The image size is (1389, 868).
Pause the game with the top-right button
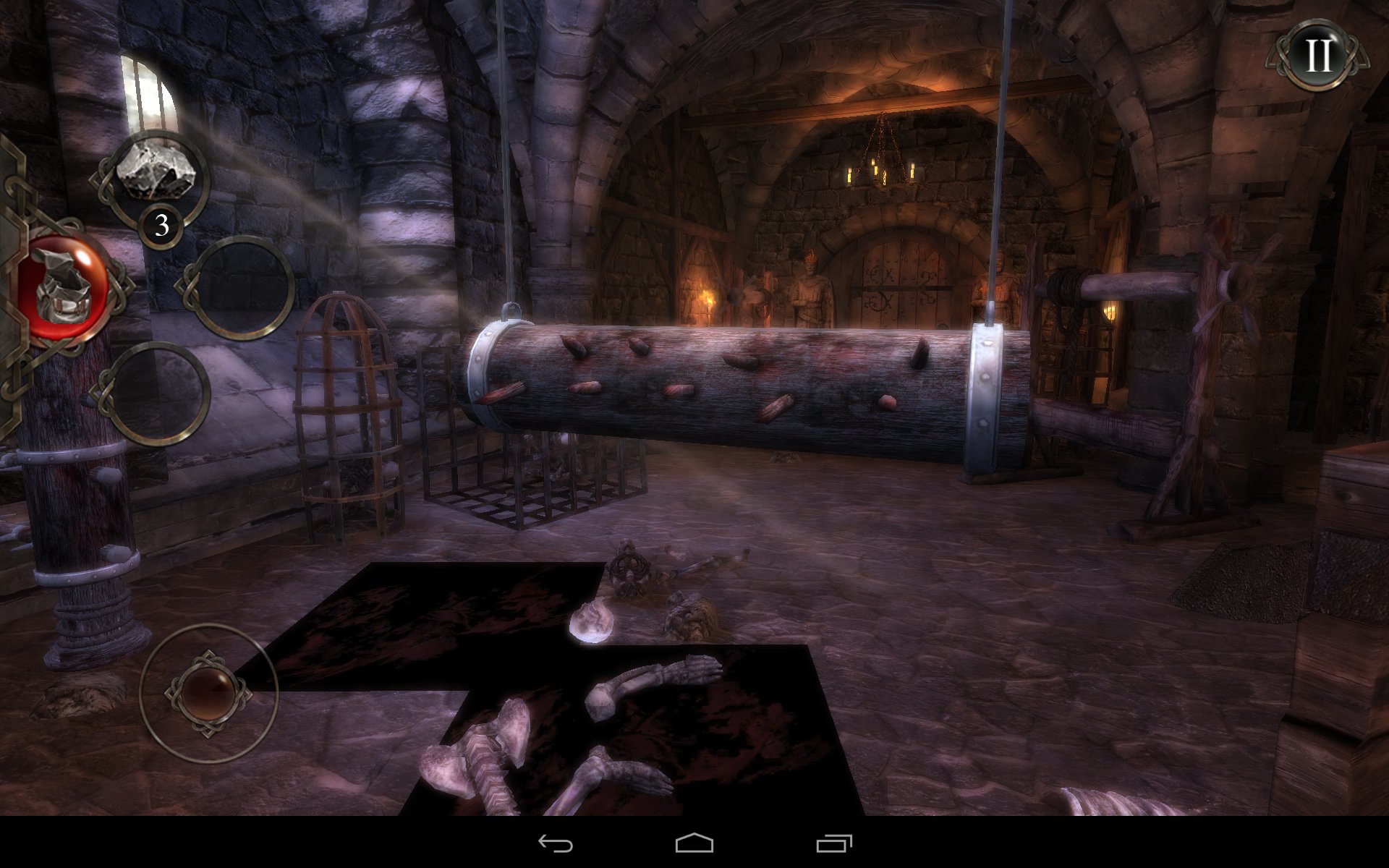click(x=1318, y=54)
